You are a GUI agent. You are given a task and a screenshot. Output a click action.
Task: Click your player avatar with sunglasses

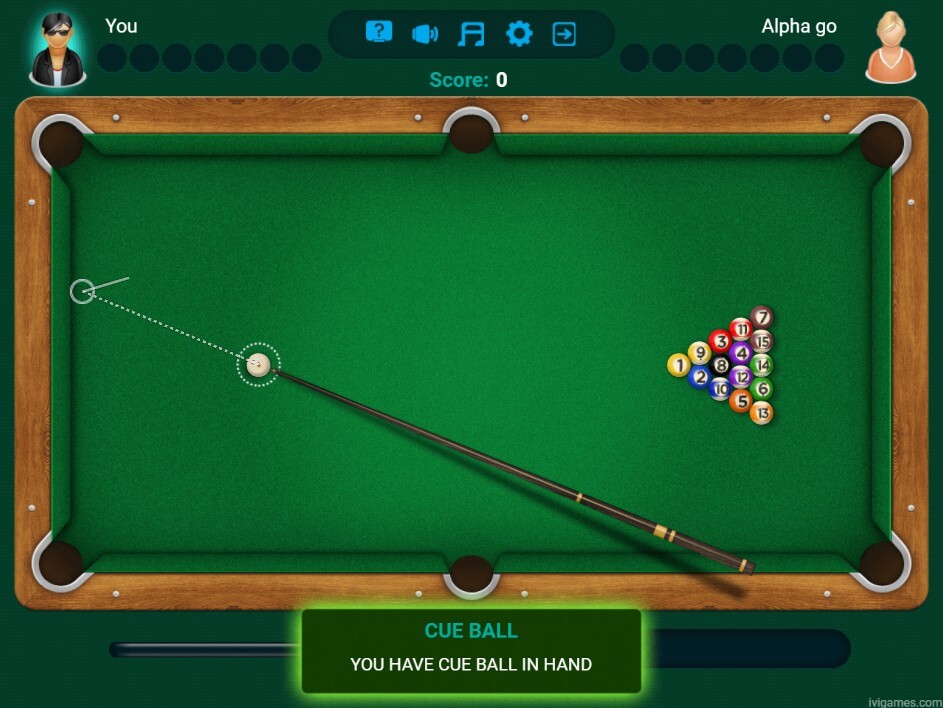click(58, 47)
